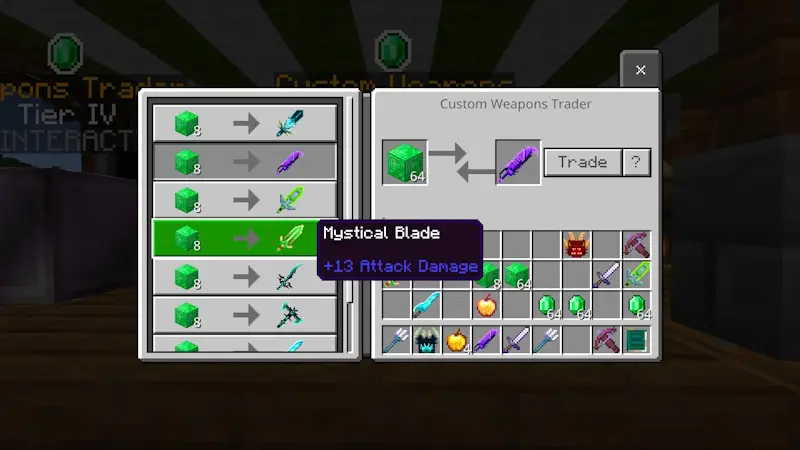Select the teal diamond sword trade at list top

tap(244, 123)
